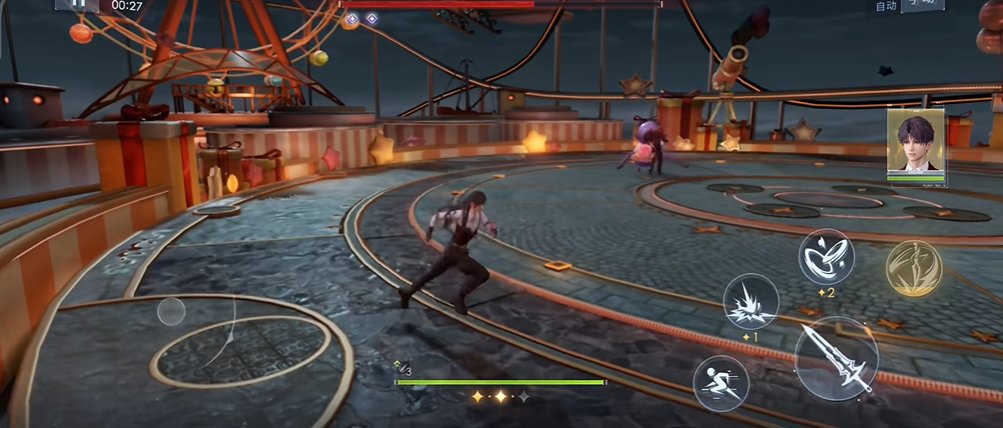Attack with the sword basic attack button

coord(836,357)
